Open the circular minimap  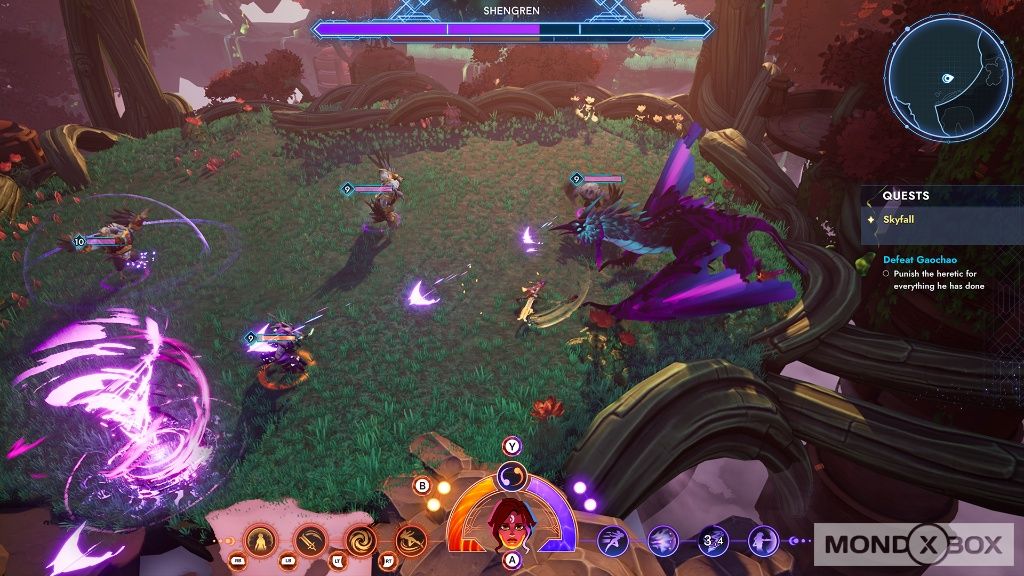pos(948,78)
